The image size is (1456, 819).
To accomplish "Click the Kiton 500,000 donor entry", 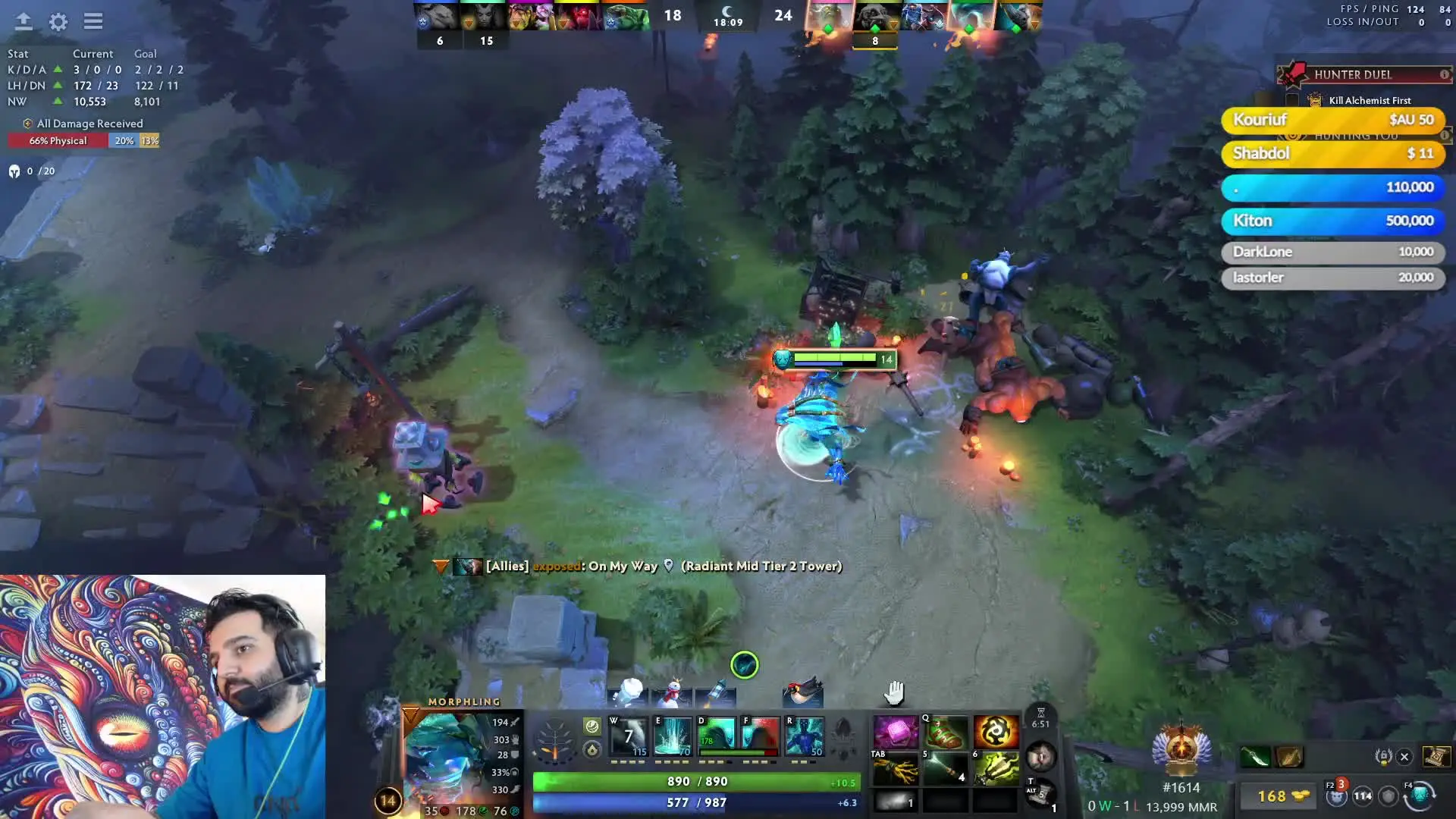I will click(1332, 221).
